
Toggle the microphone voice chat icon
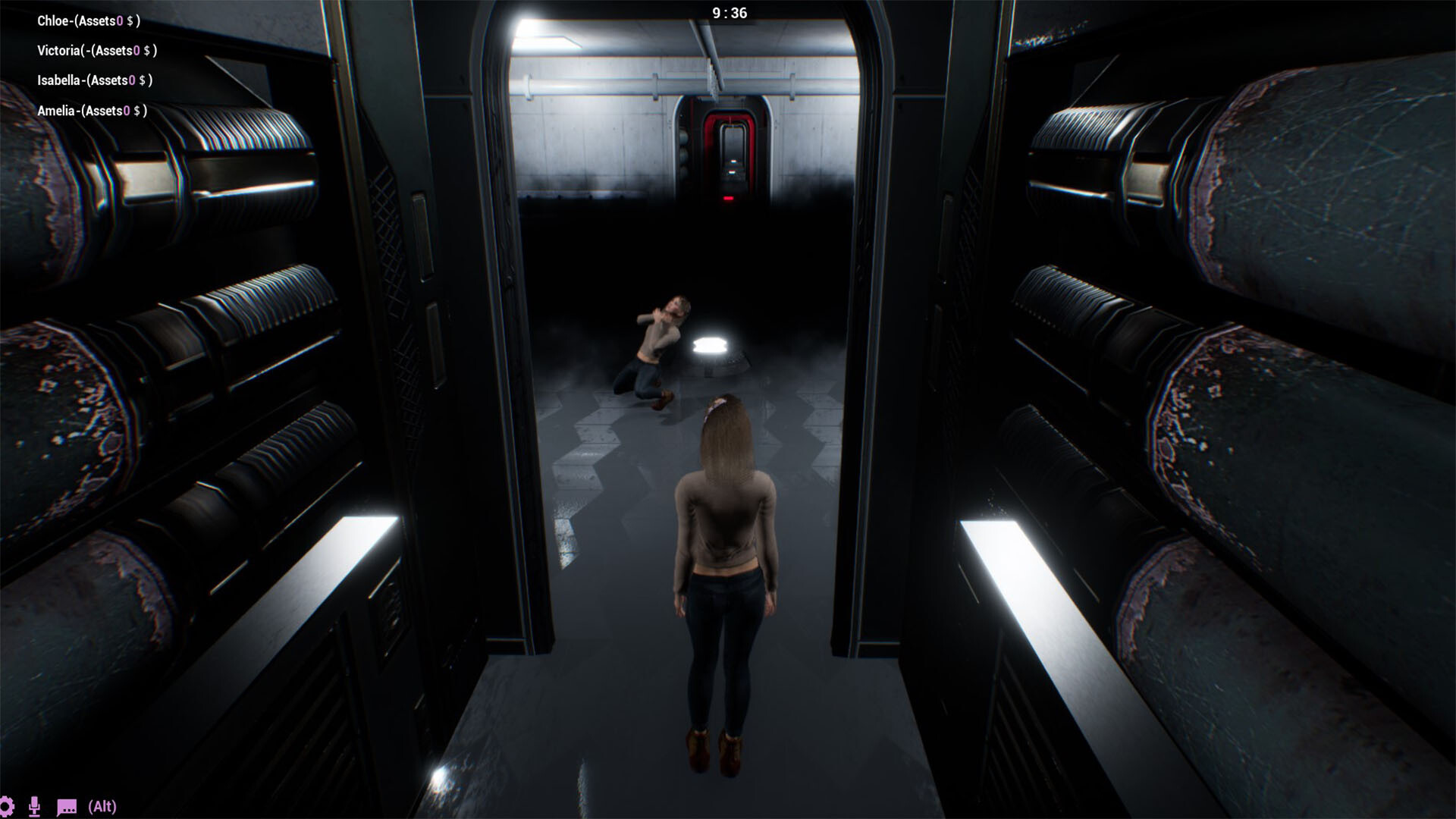(34, 806)
